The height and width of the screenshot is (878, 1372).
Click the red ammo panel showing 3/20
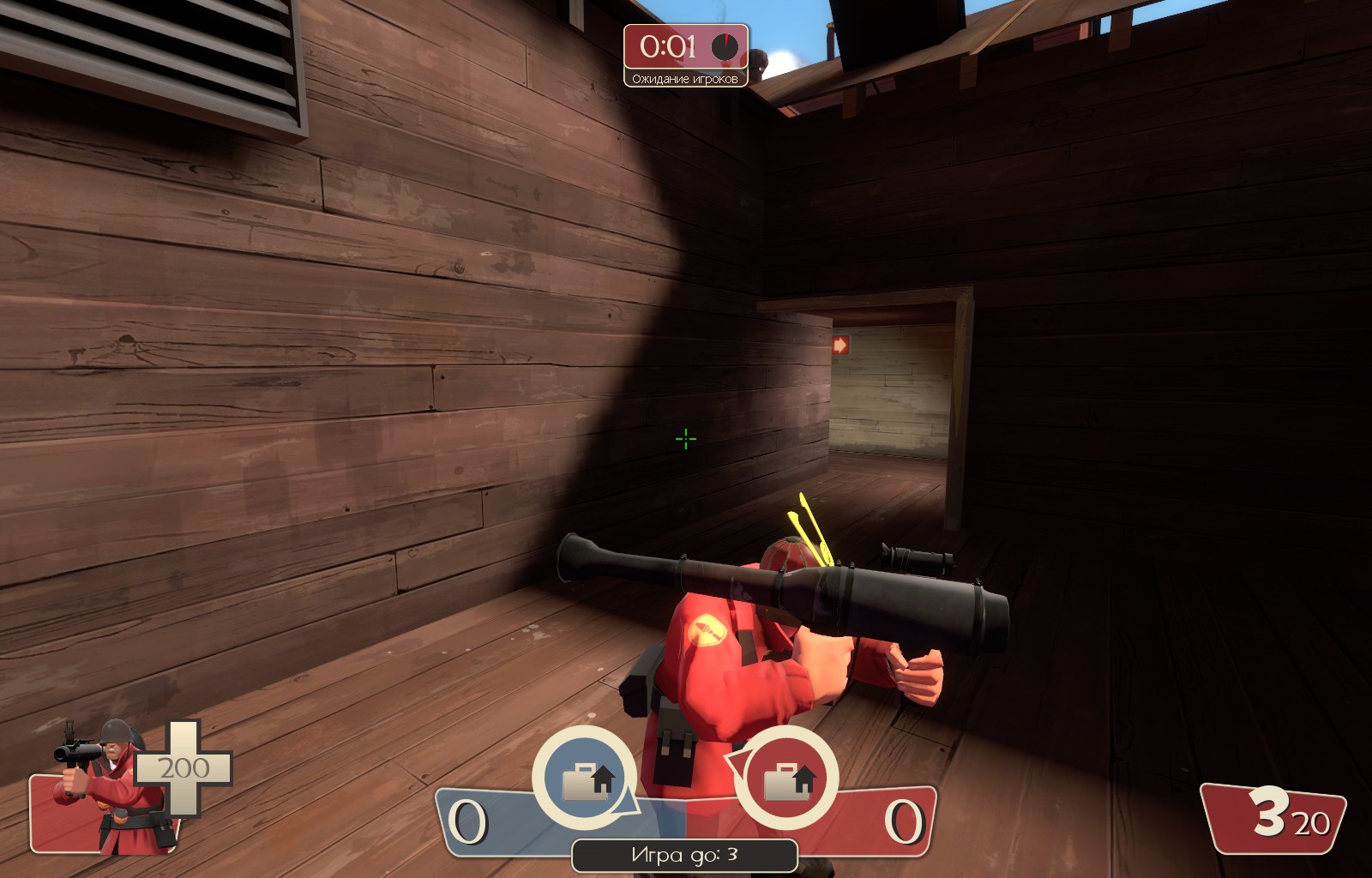pos(1278,819)
